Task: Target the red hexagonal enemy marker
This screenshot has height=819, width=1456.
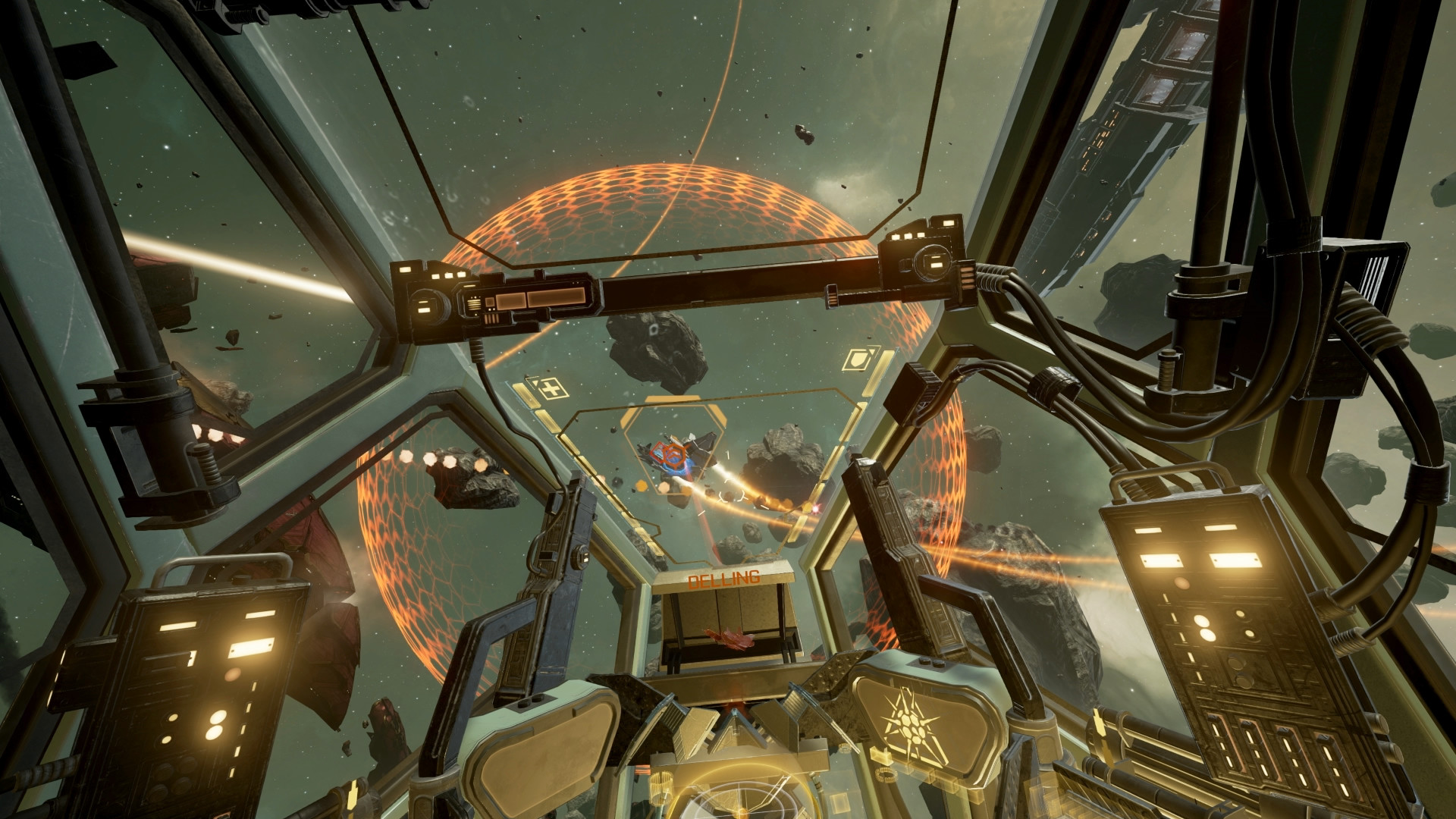Action: pos(675,456)
